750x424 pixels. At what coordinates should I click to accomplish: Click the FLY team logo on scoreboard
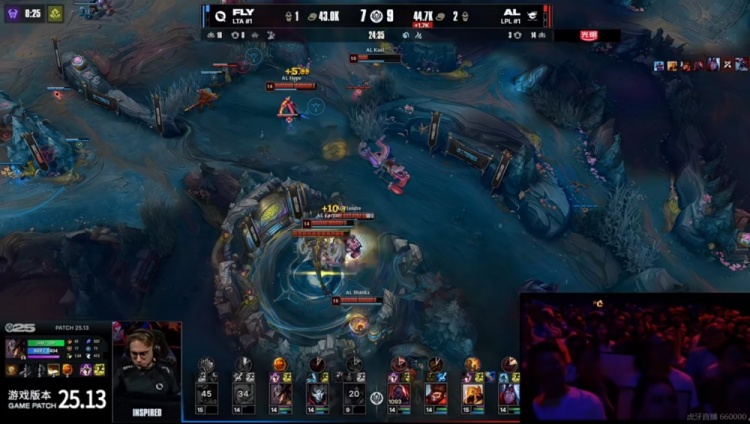pos(219,15)
